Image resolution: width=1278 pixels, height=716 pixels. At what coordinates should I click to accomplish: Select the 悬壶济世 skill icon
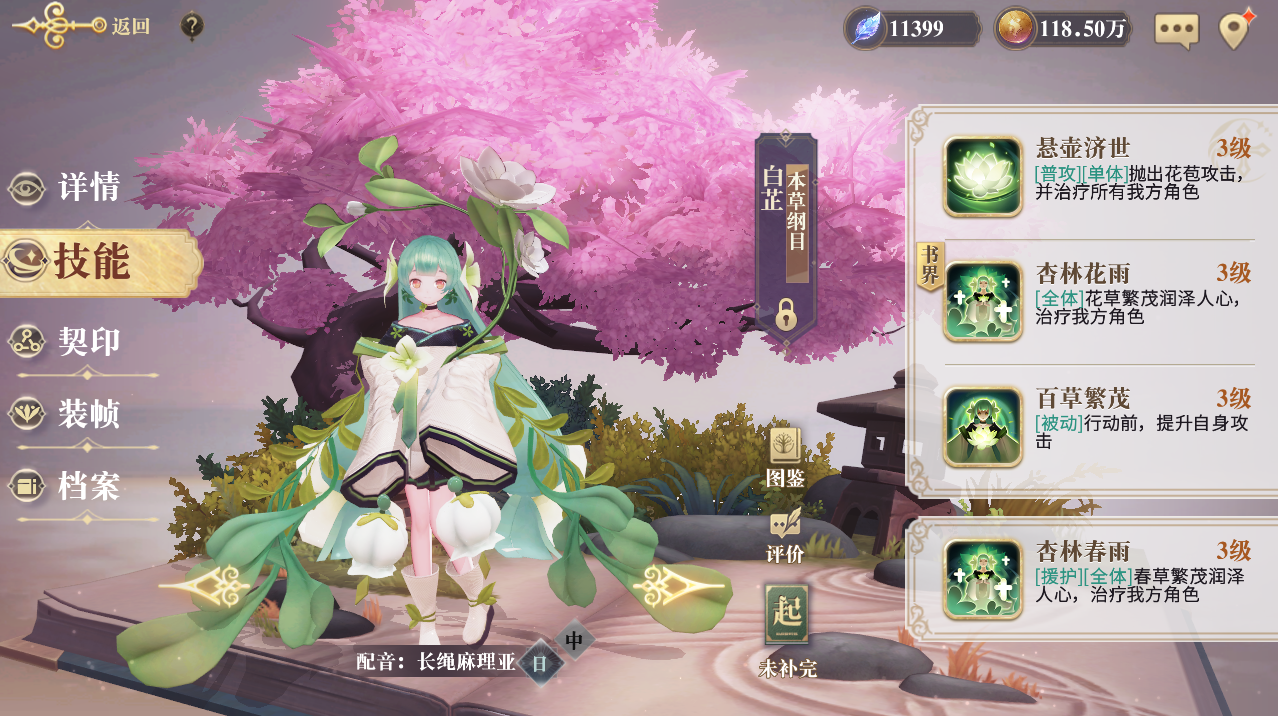pos(982,177)
